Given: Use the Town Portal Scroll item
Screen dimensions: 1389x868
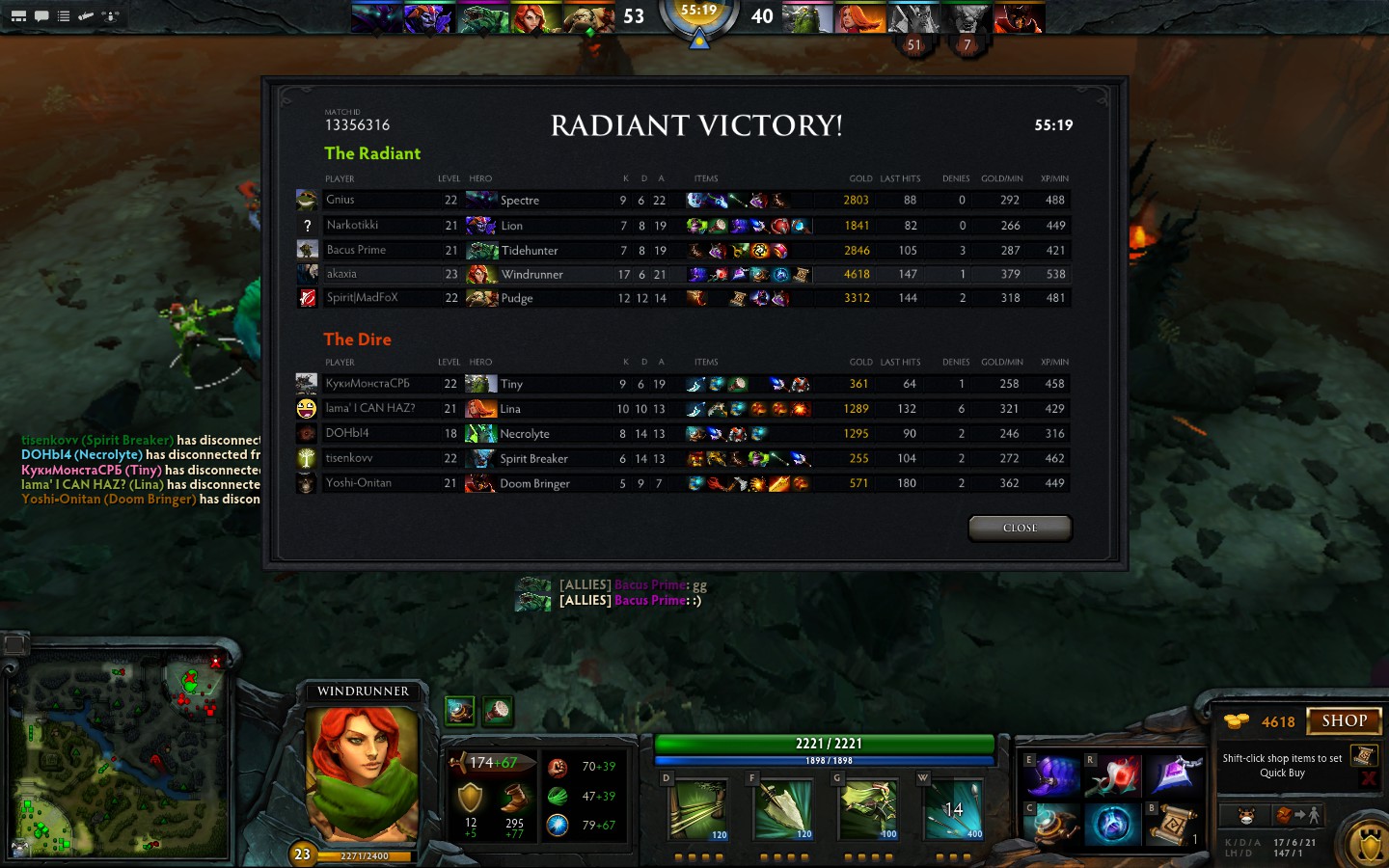Looking at the screenshot, I should [x=1173, y=824].
